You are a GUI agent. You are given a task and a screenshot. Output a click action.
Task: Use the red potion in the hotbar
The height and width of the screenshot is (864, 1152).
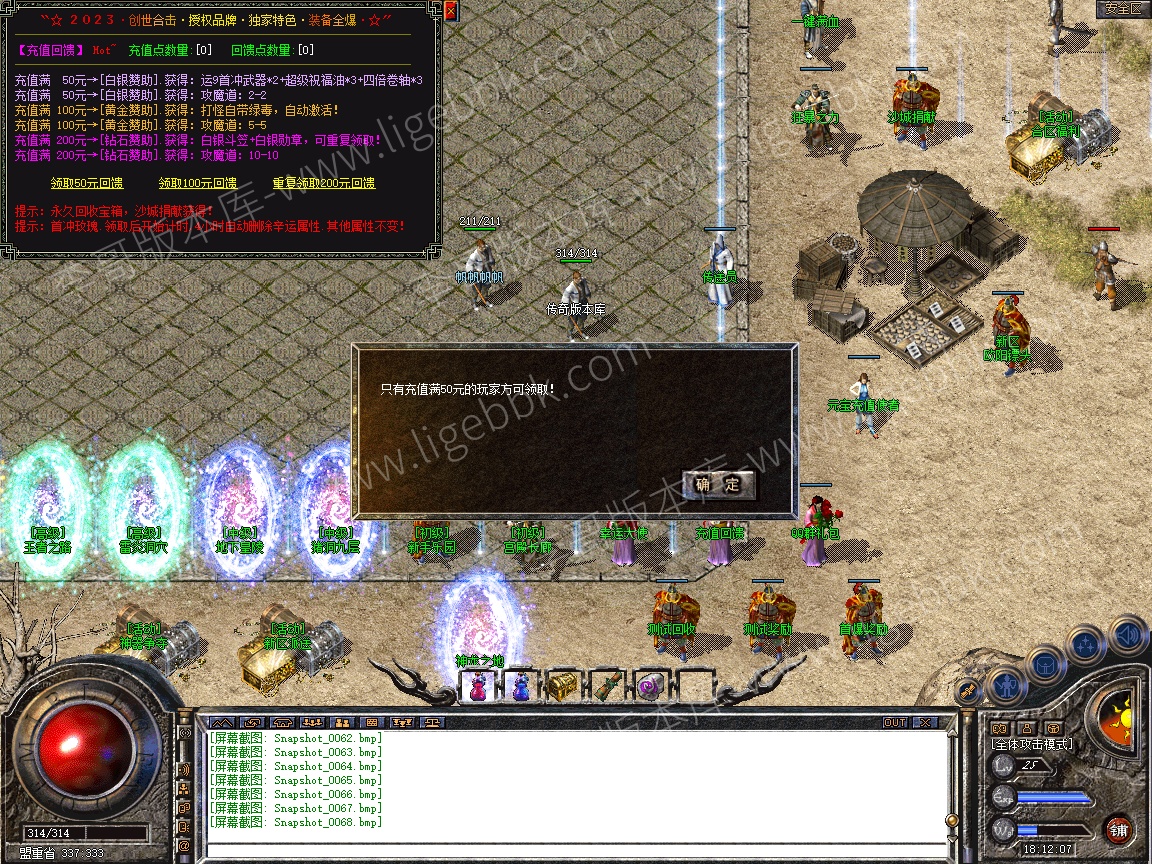pyautogui.click(x=478, y=686)
